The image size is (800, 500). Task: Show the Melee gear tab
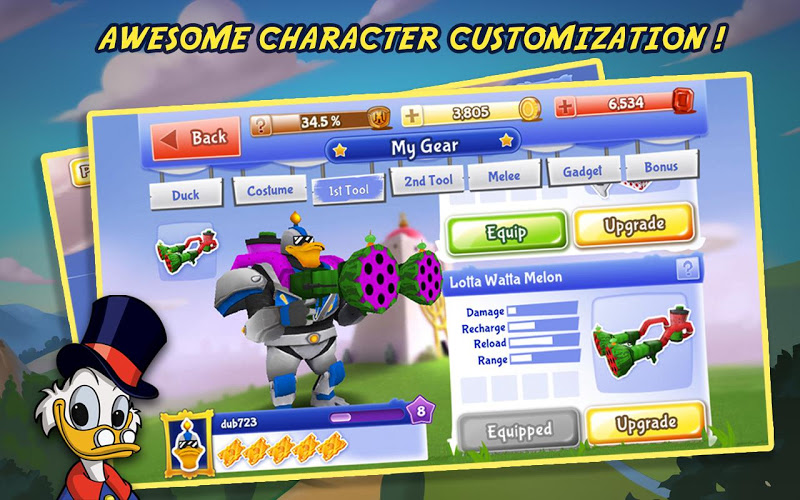click(502, 176)
